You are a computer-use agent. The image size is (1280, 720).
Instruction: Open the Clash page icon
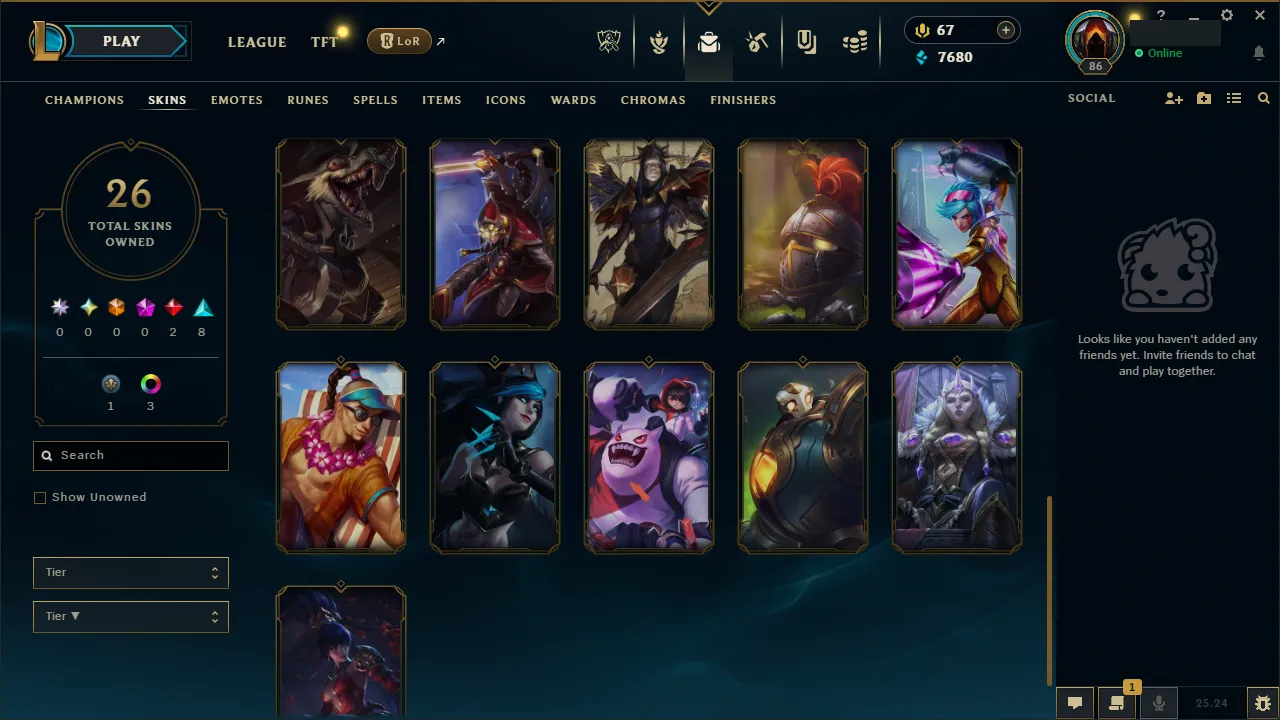(659, 40)
